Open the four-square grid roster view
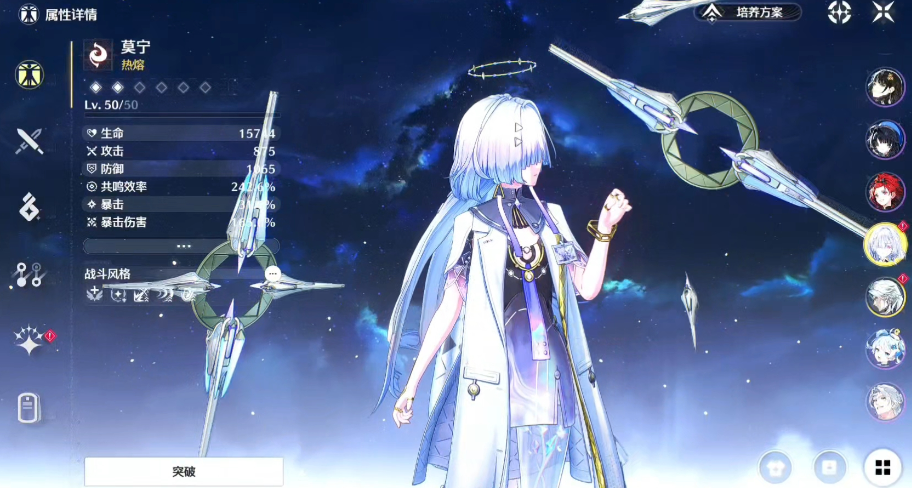Screen dimensions: 912x488 (x=882, y=466)
